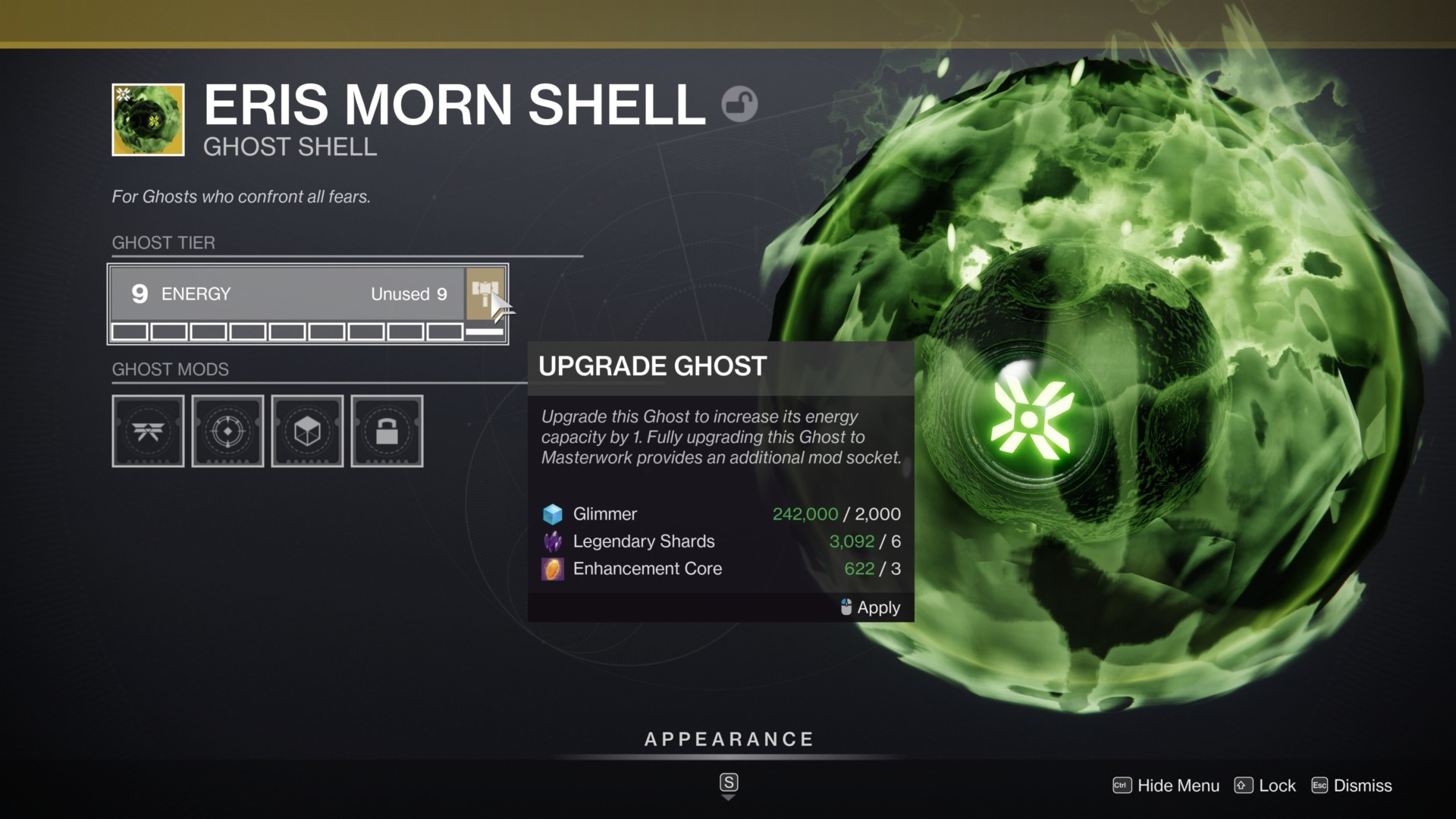Viewport: 1456px width, 819px height.
Task: Open the chevron below the S icon
Action: pyautogui.click(x=729, y=797)
